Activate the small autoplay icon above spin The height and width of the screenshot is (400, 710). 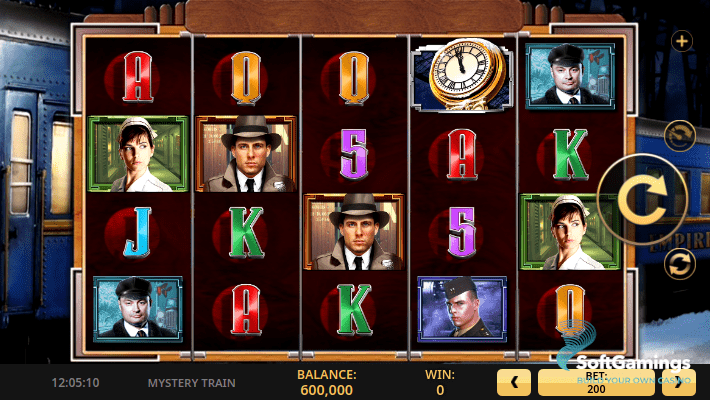(x=680, y=134)
